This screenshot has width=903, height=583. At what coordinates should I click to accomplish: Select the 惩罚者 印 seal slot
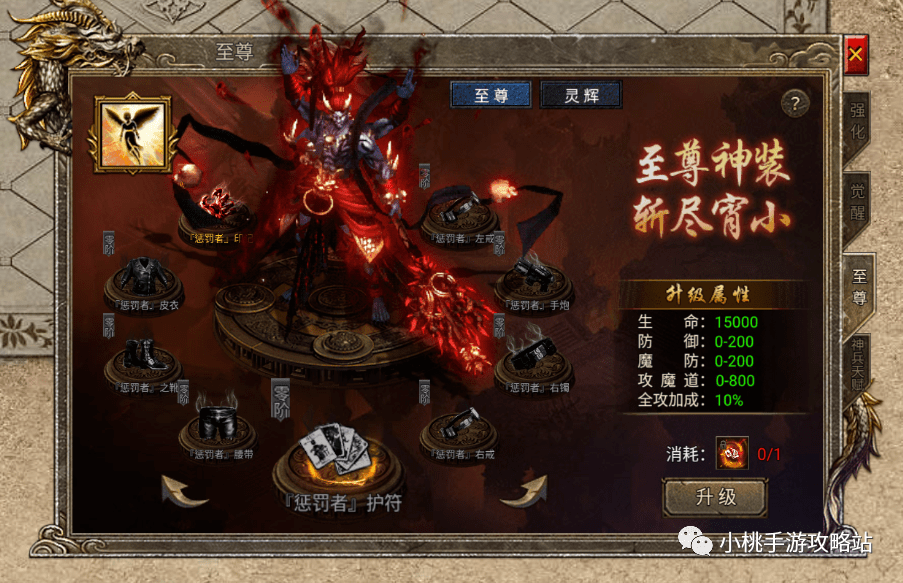(x=216, y=208)
